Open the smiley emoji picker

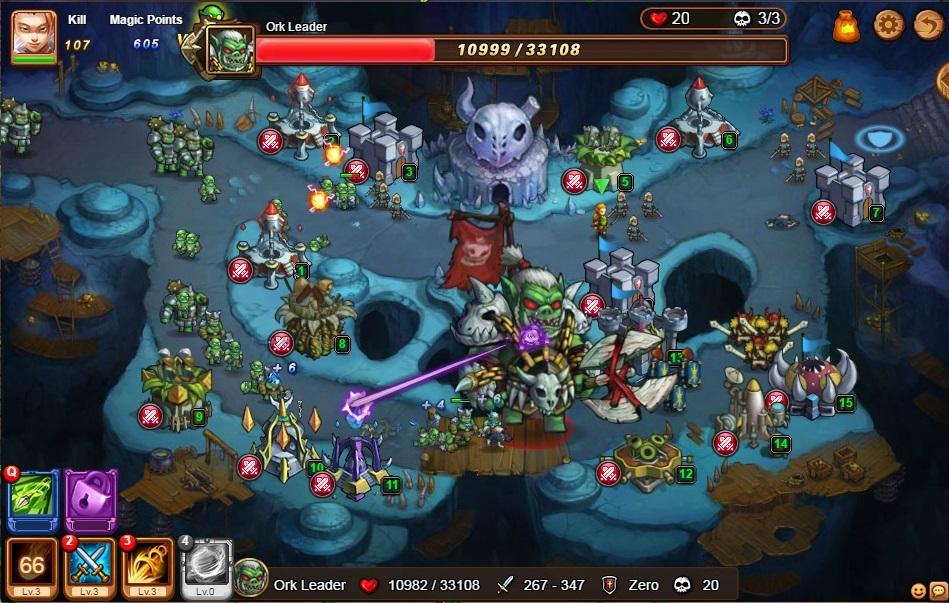click(x=919, y=591)
